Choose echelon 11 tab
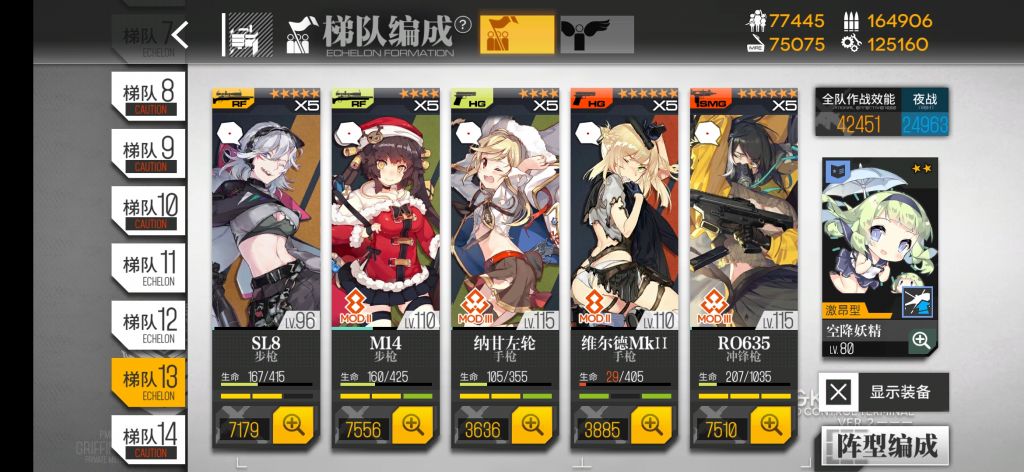The image size is (1024, 472). point(148,267)
